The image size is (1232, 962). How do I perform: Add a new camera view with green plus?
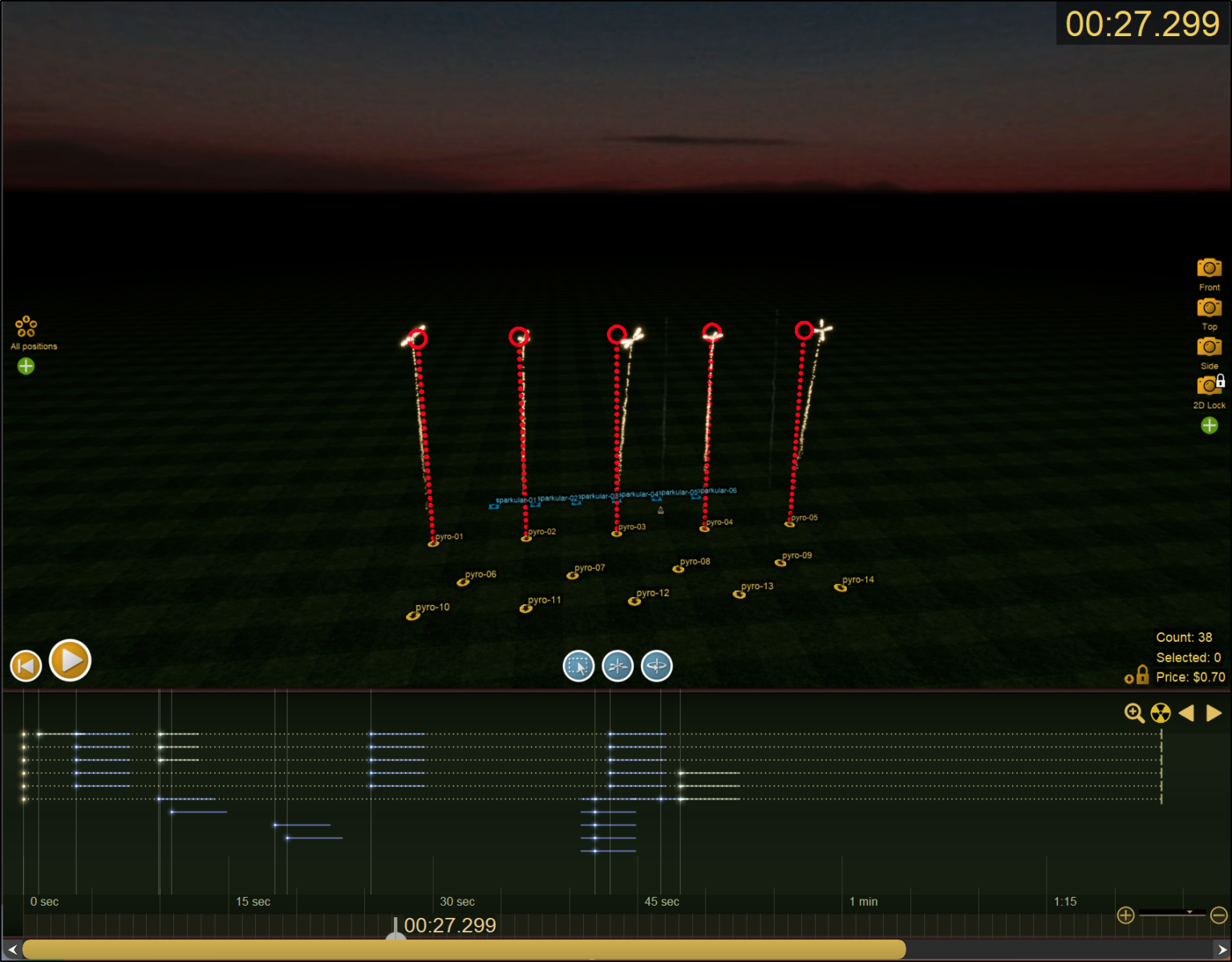[x=1210, y=425]
